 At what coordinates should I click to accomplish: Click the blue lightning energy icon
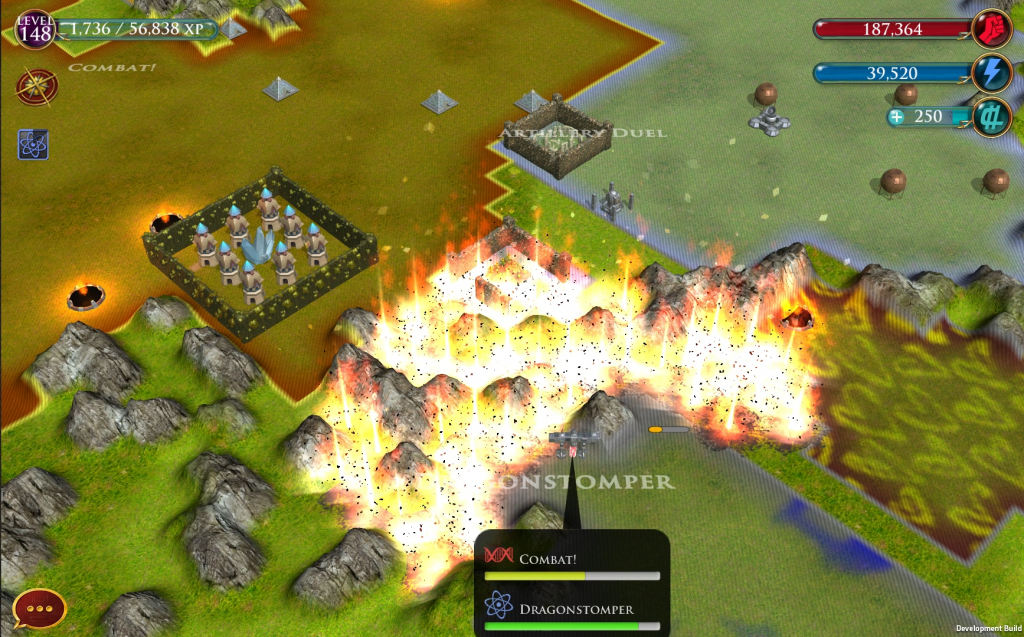point(992,73)
